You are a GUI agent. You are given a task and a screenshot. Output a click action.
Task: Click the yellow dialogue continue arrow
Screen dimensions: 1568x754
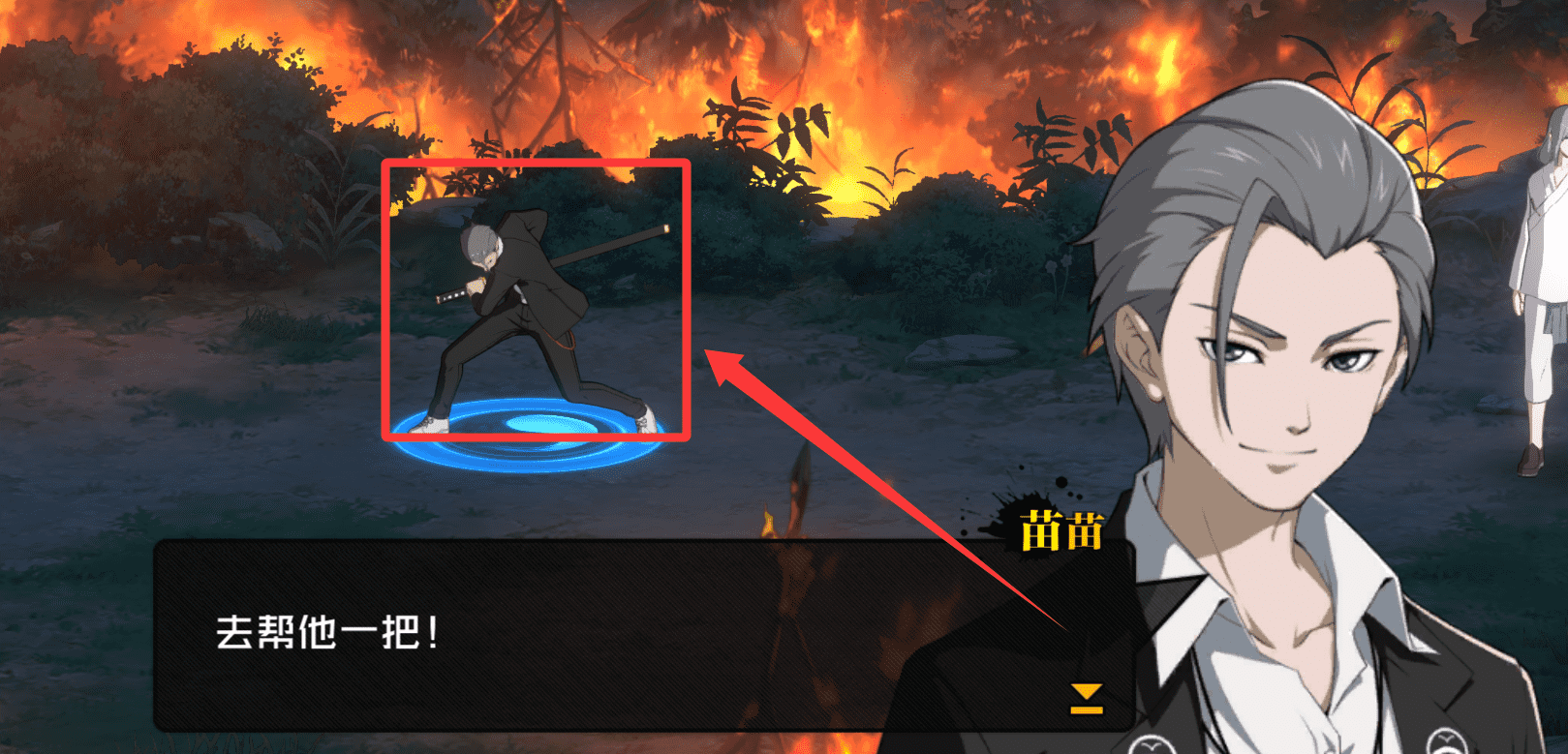[1086, 698]
